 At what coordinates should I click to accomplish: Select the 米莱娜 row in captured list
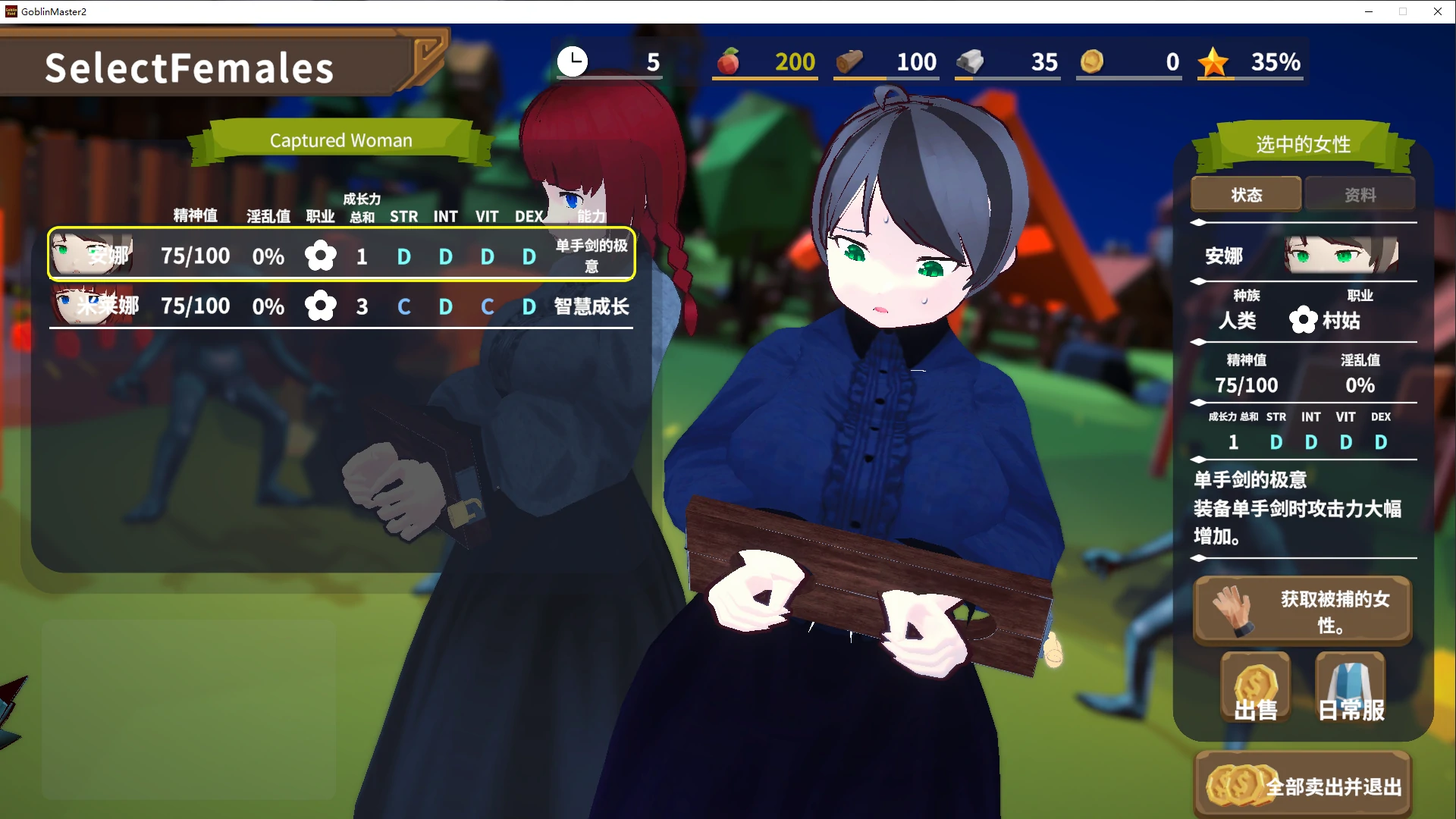(341, 306)
